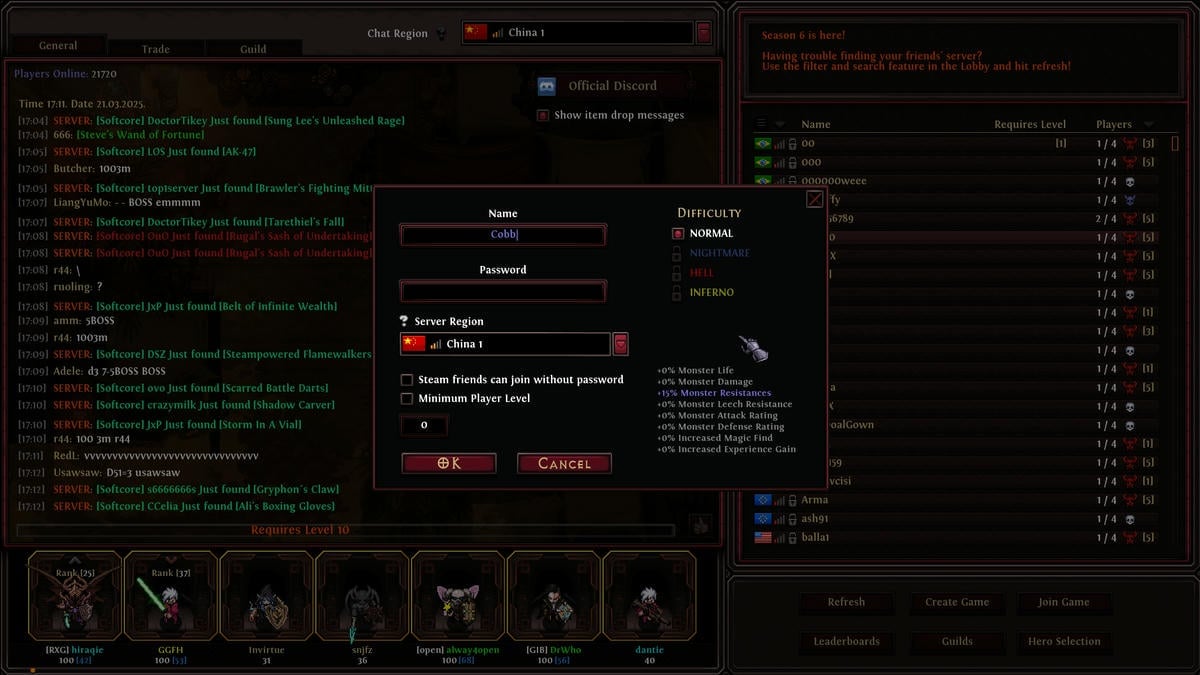Go to Hero Selection
Image resolution: width=1200 pixels, height=675 pixels.
coord(1064,641)
